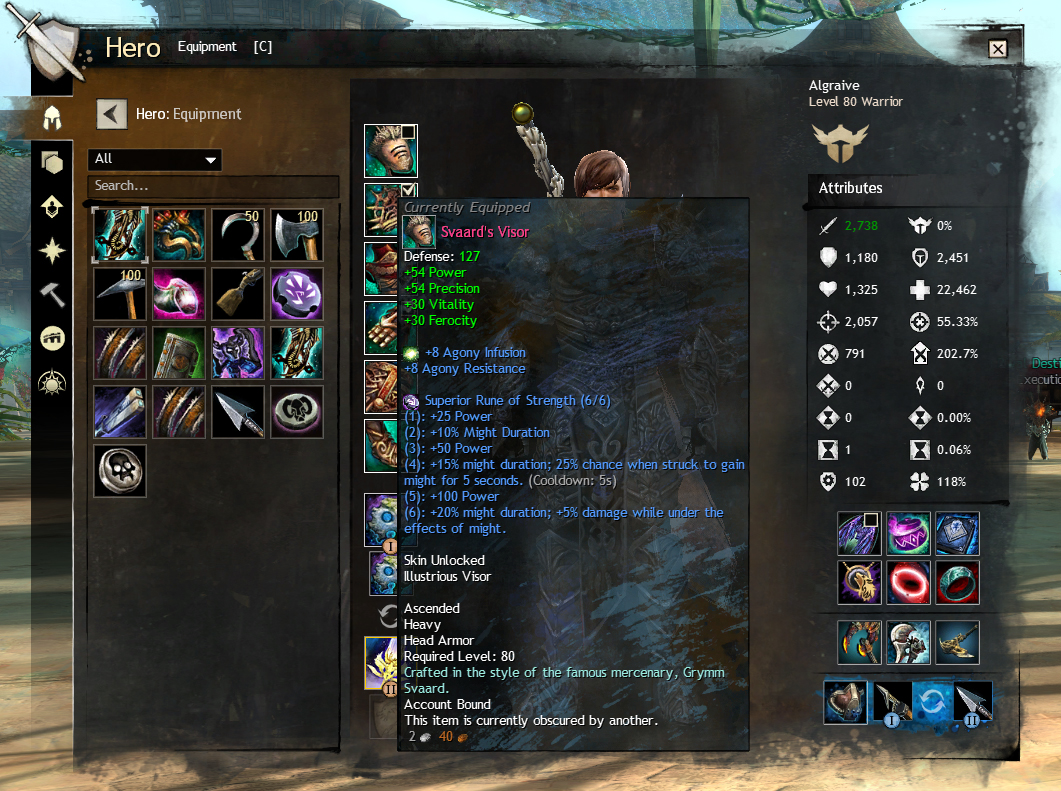Viewport: 1061px width, 791px height.
Task: Open the four-point star tab
Action: click(51, 250)
